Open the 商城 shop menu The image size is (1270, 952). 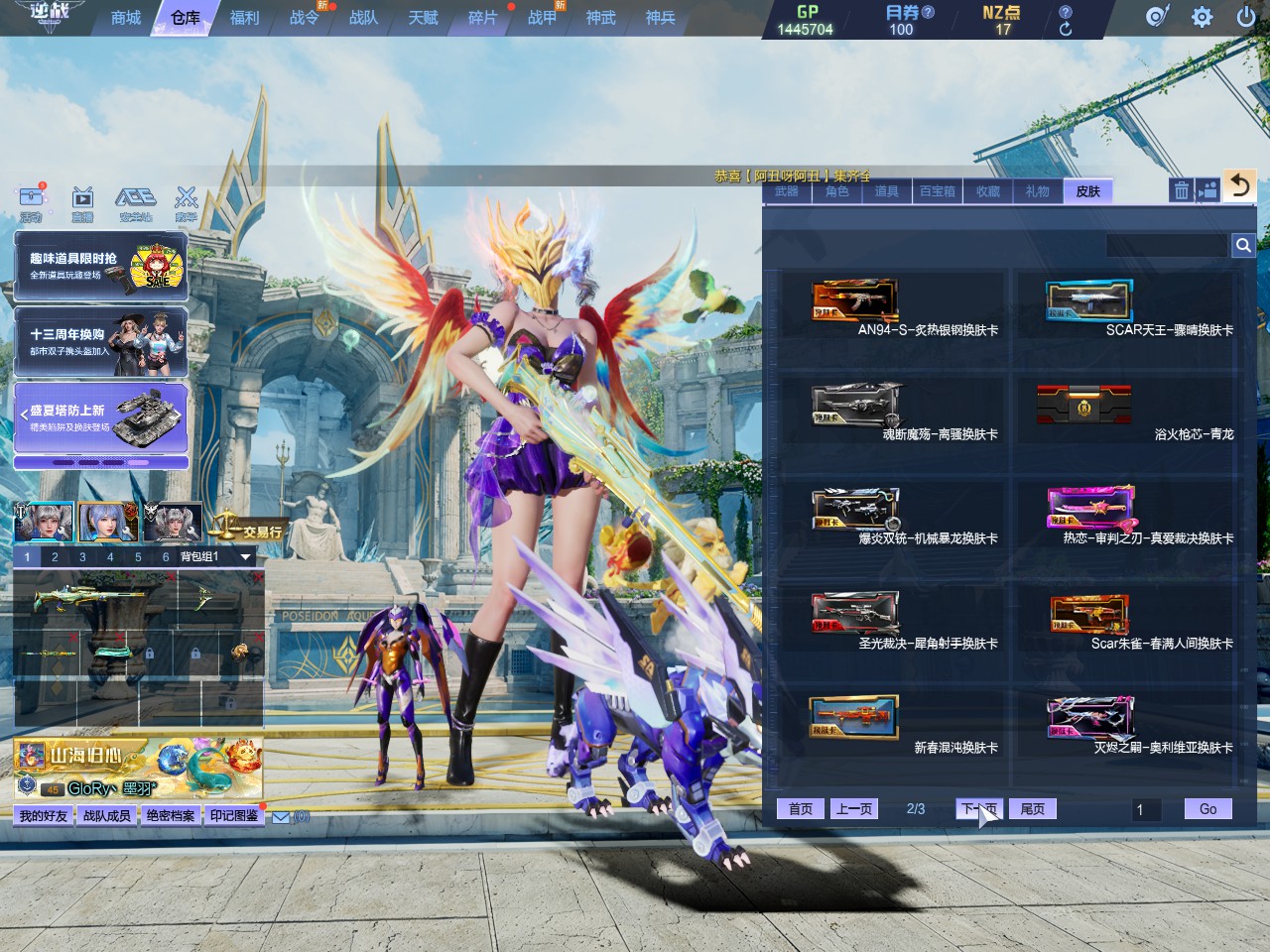tap(126, 18)
